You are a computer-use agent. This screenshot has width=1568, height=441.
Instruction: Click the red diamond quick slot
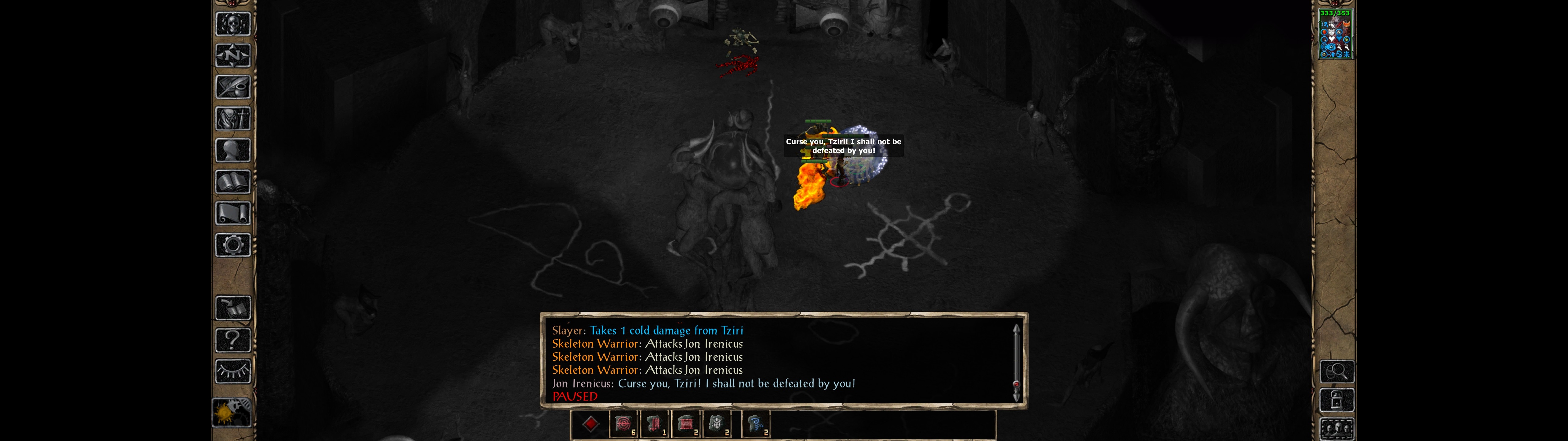(590, 424)
